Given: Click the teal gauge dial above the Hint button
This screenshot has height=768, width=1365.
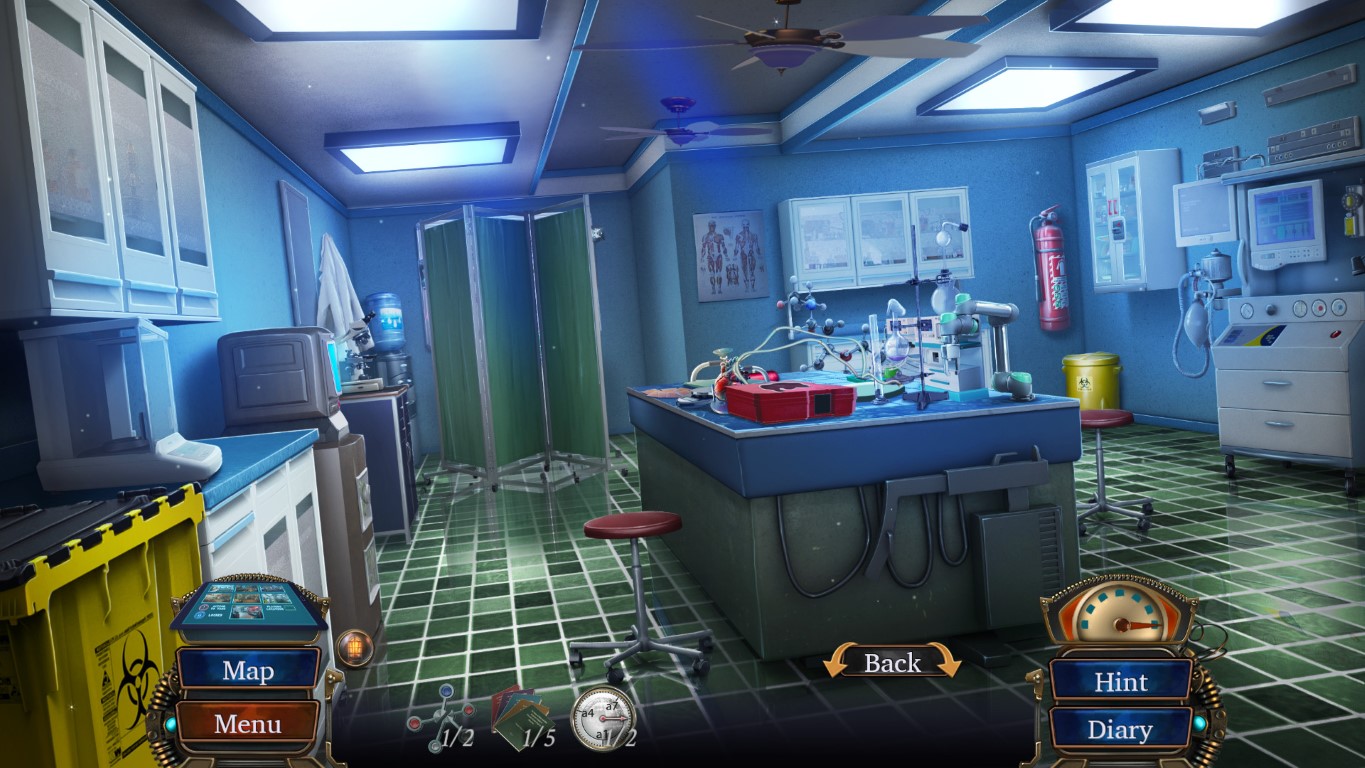Looking at the screenshot, I should pyautogui.click(x=1122, y=618).
